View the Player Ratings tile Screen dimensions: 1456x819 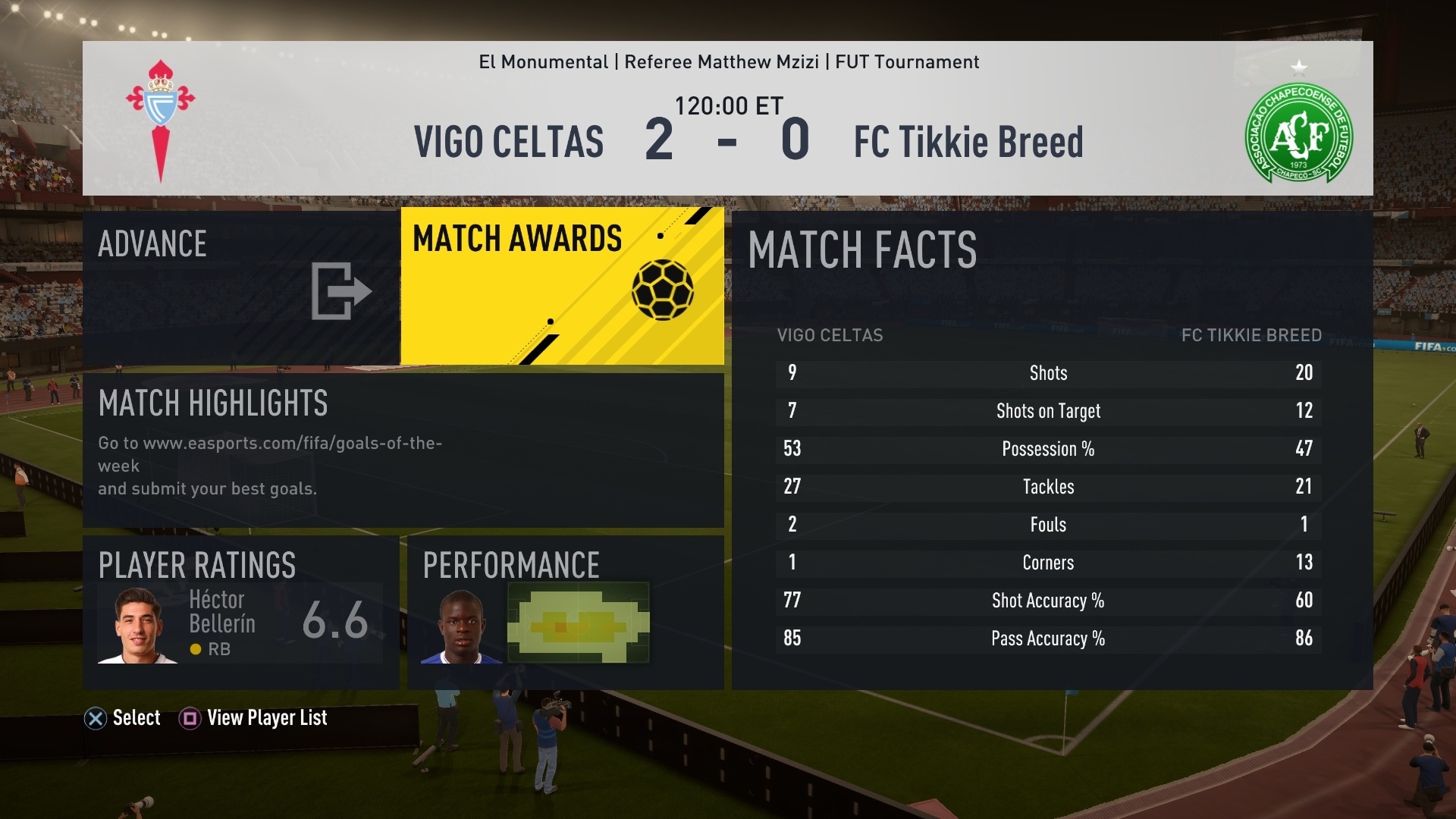(241, 613)
